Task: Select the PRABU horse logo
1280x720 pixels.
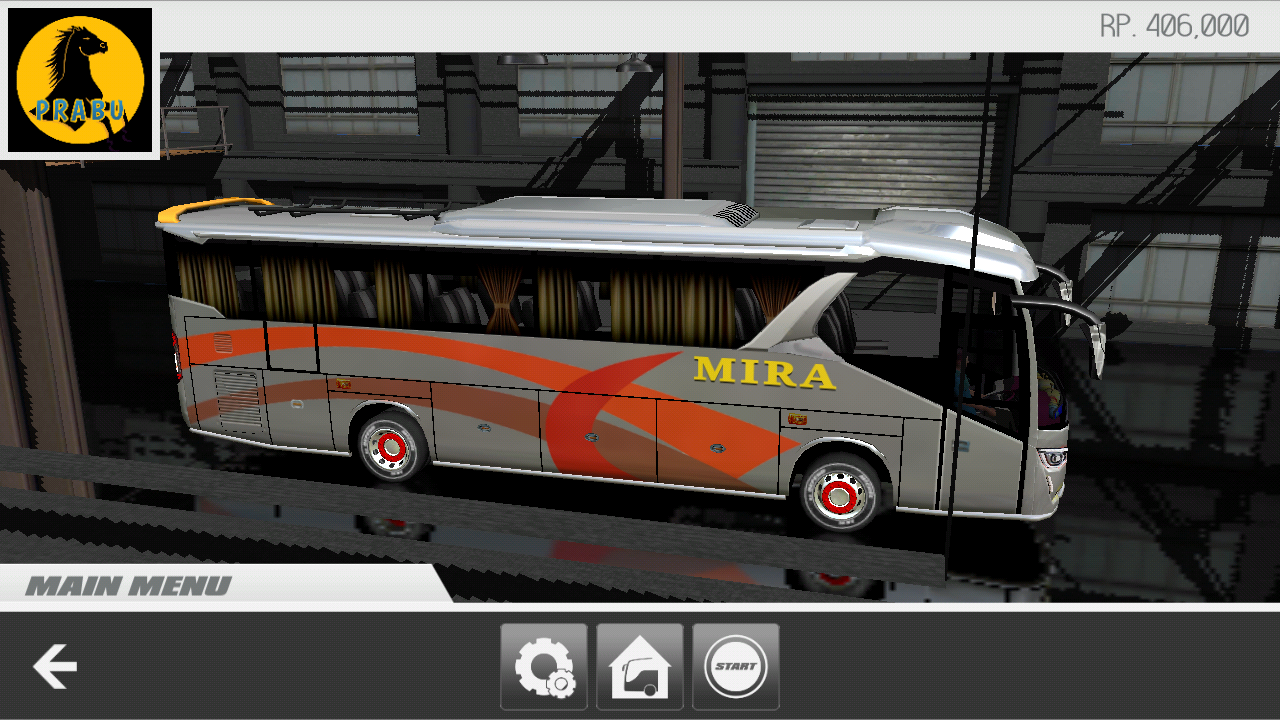Action: (x=80, y=82)
